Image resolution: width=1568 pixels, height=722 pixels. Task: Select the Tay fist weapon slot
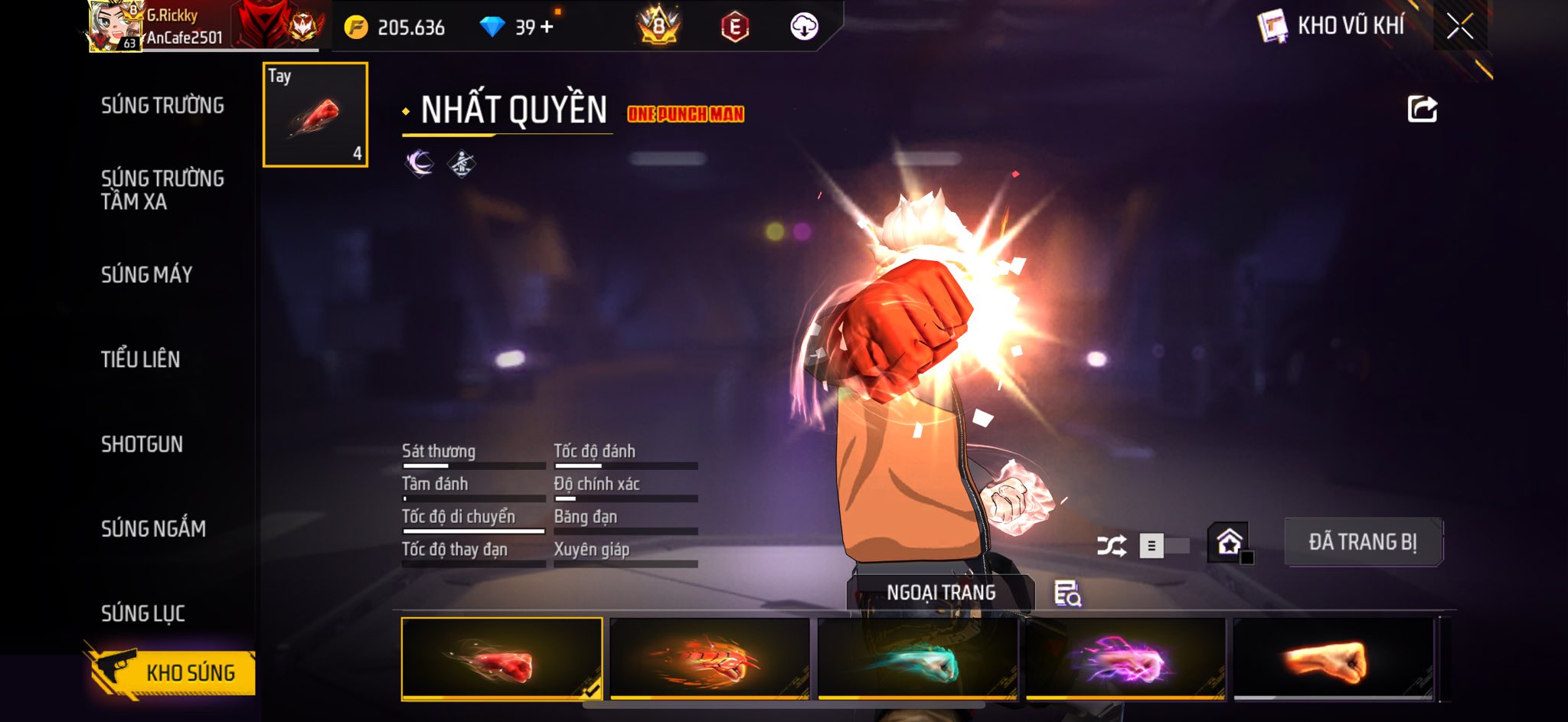pyautogui.click(x=315, y=115)
